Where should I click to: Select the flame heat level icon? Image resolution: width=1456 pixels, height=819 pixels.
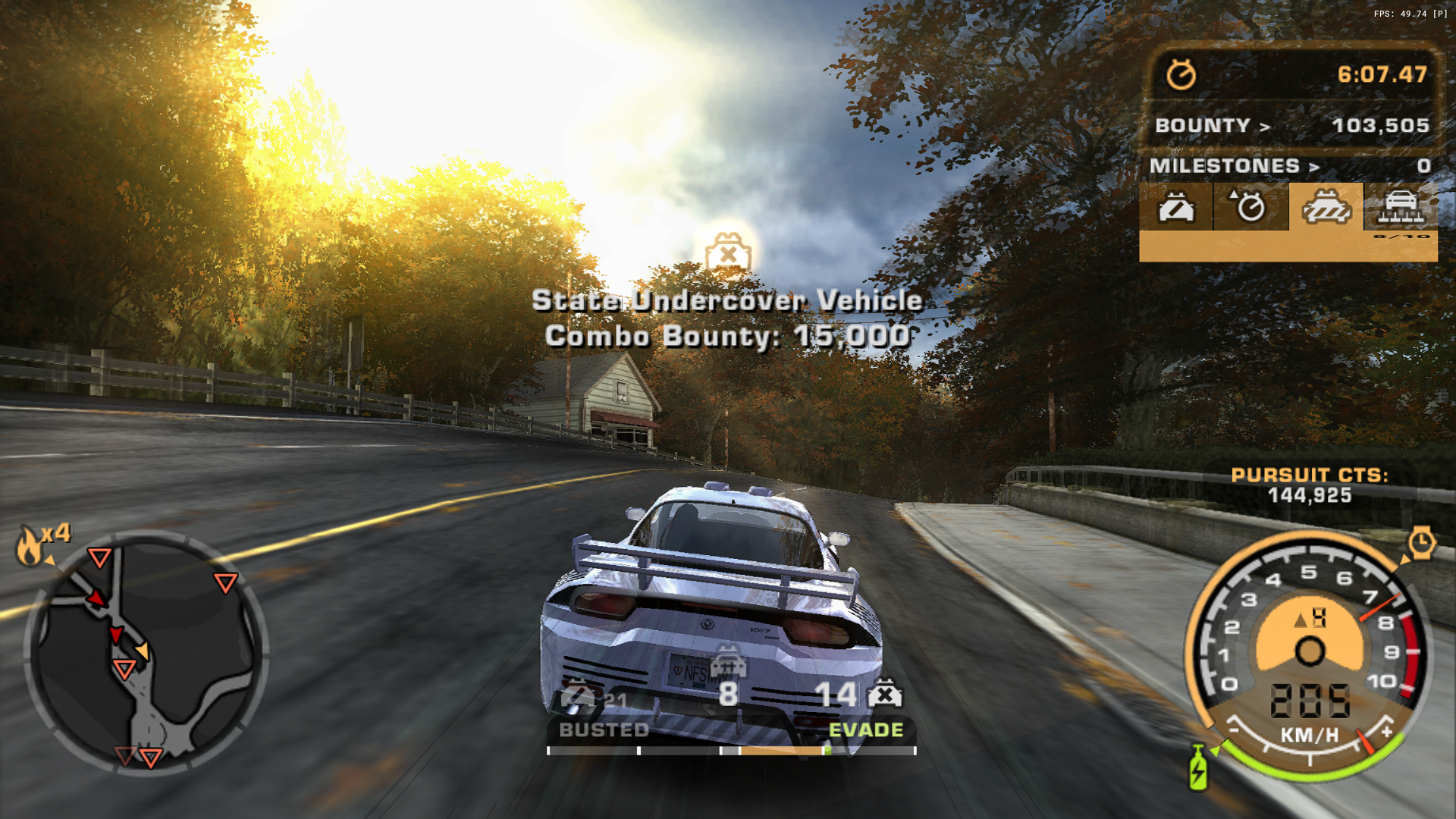tap(30, 546)
